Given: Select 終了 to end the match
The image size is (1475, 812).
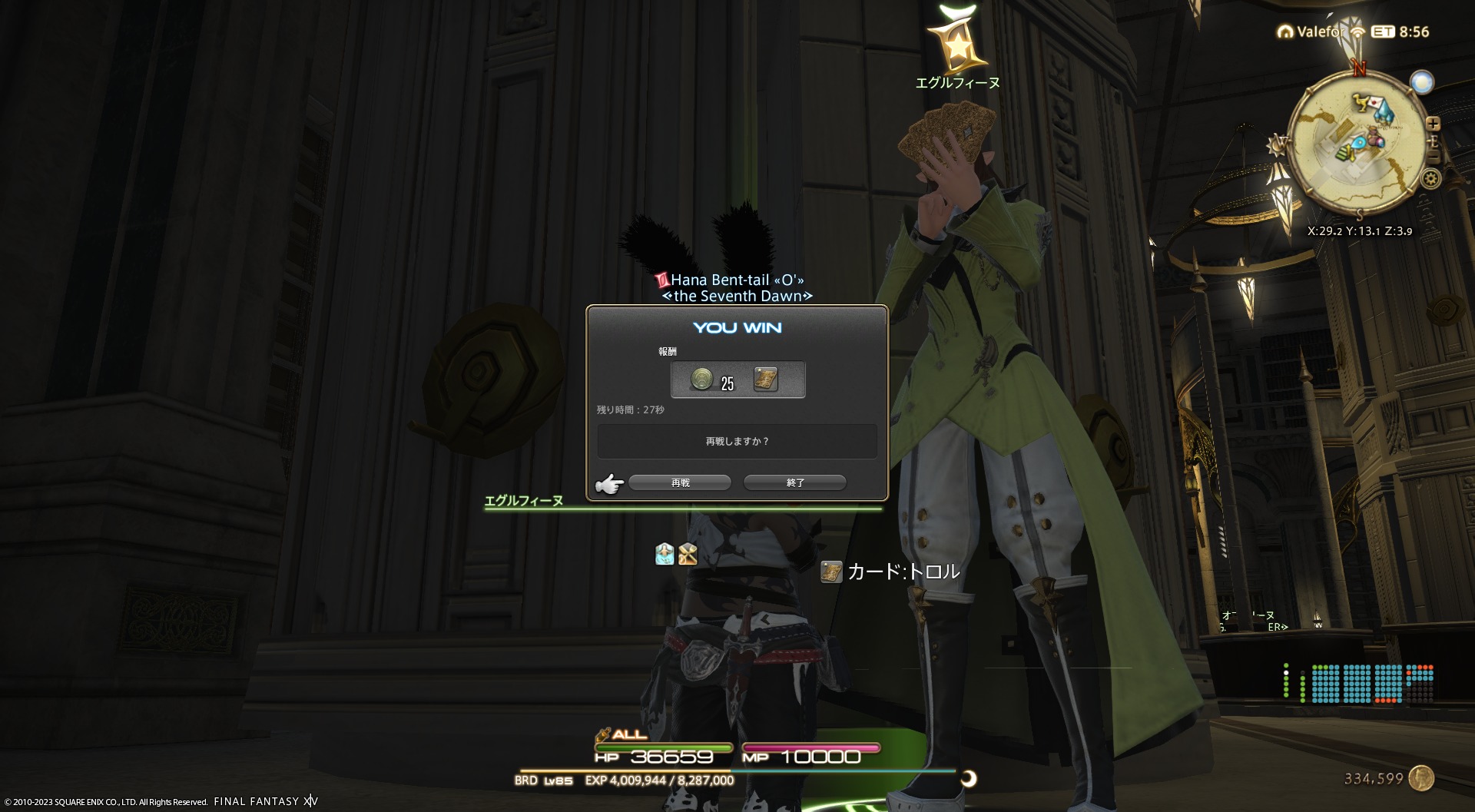Looking at the screenshot, I should tap(795, 482).
